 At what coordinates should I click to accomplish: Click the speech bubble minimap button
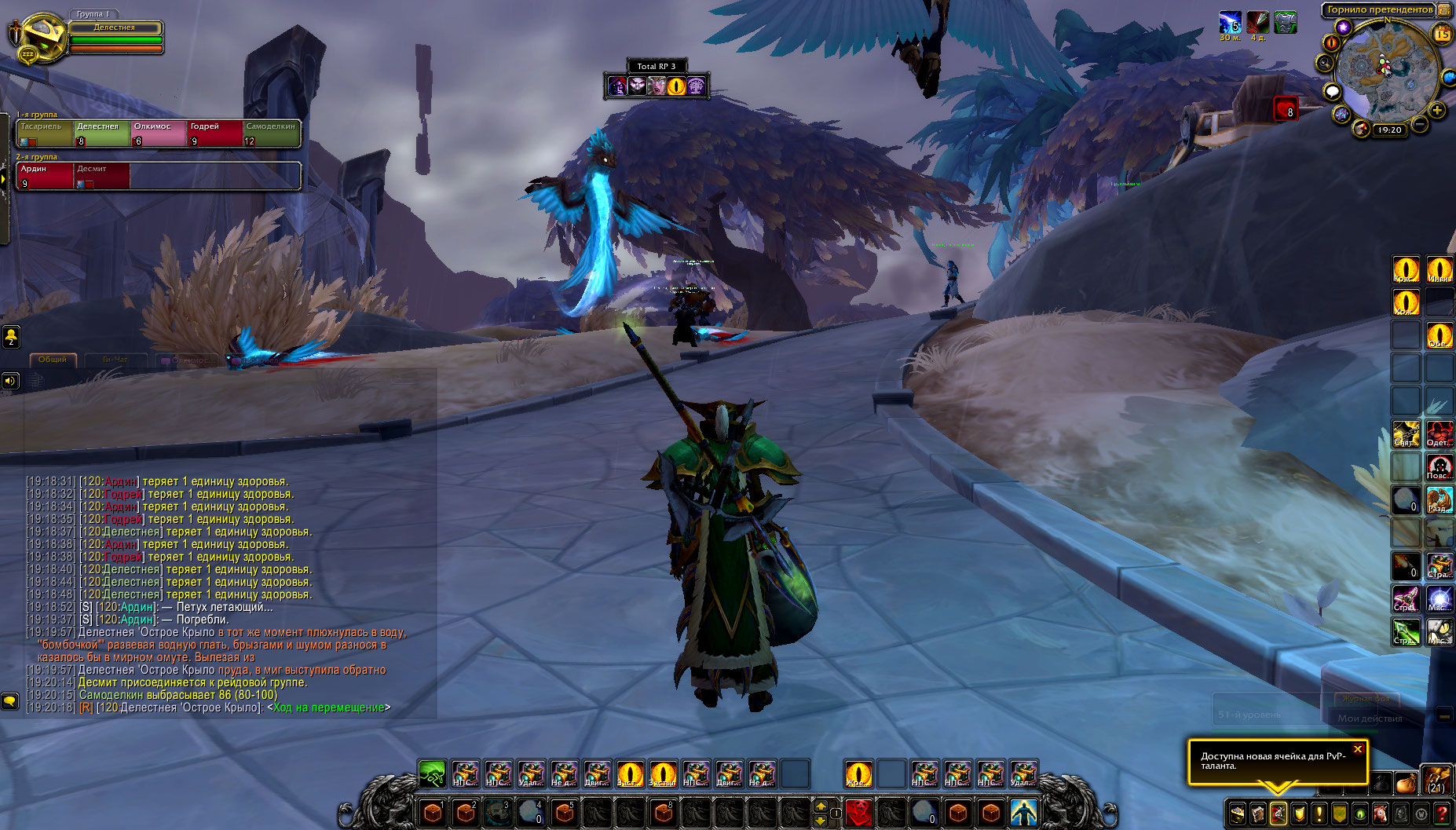click(x=1332, y=92)
